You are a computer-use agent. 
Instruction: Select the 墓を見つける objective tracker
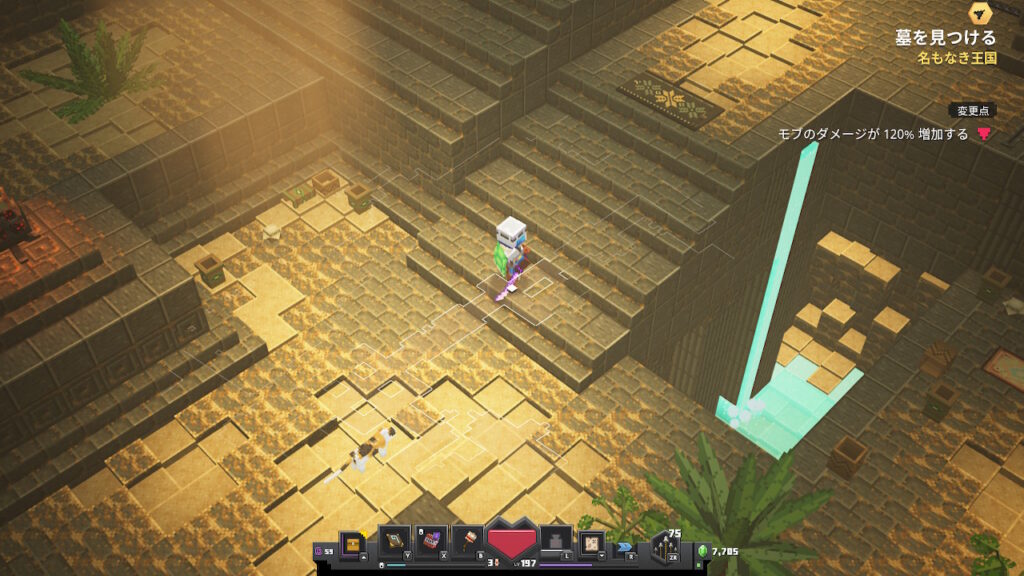[x=945, y=38]
